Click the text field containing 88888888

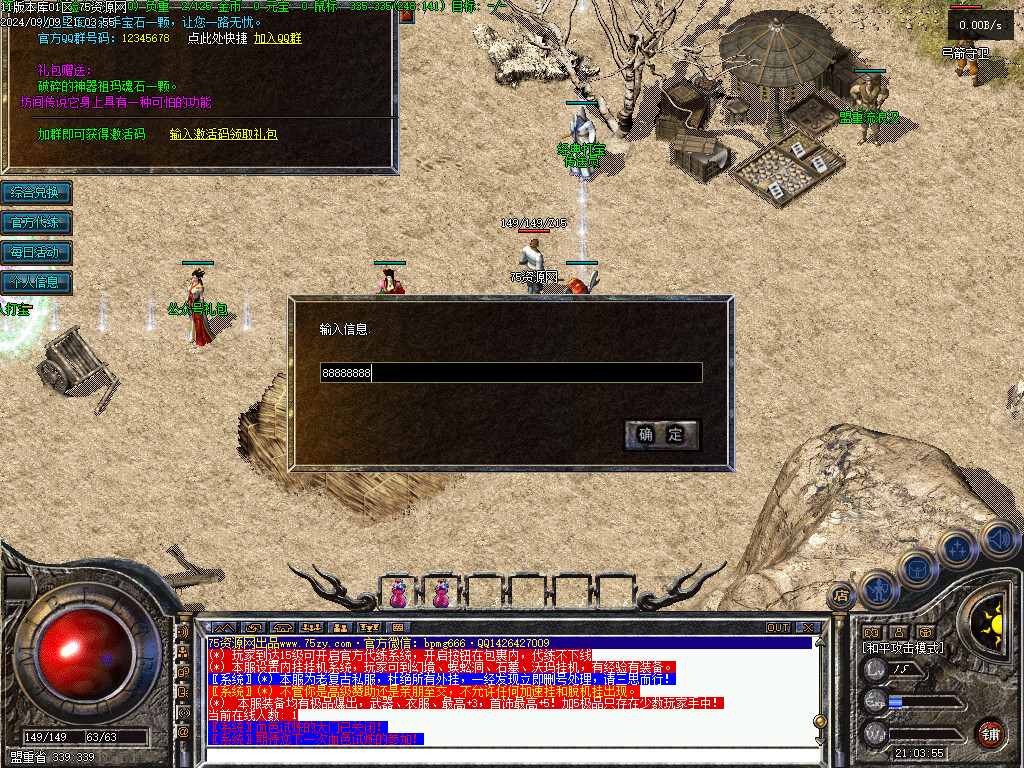pos(511,373)
